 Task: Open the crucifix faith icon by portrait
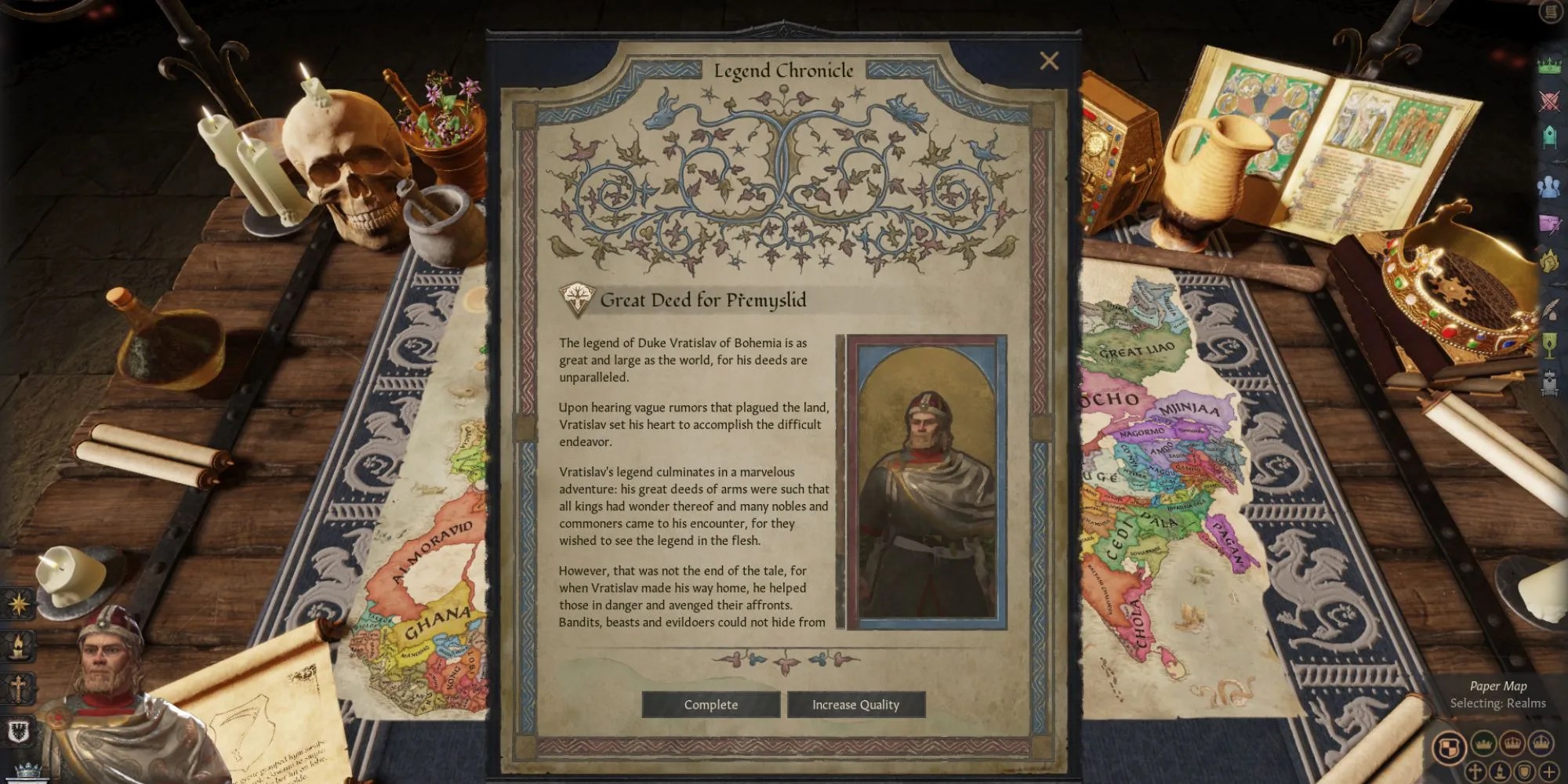pyautogui.click(x=17, y=688)
